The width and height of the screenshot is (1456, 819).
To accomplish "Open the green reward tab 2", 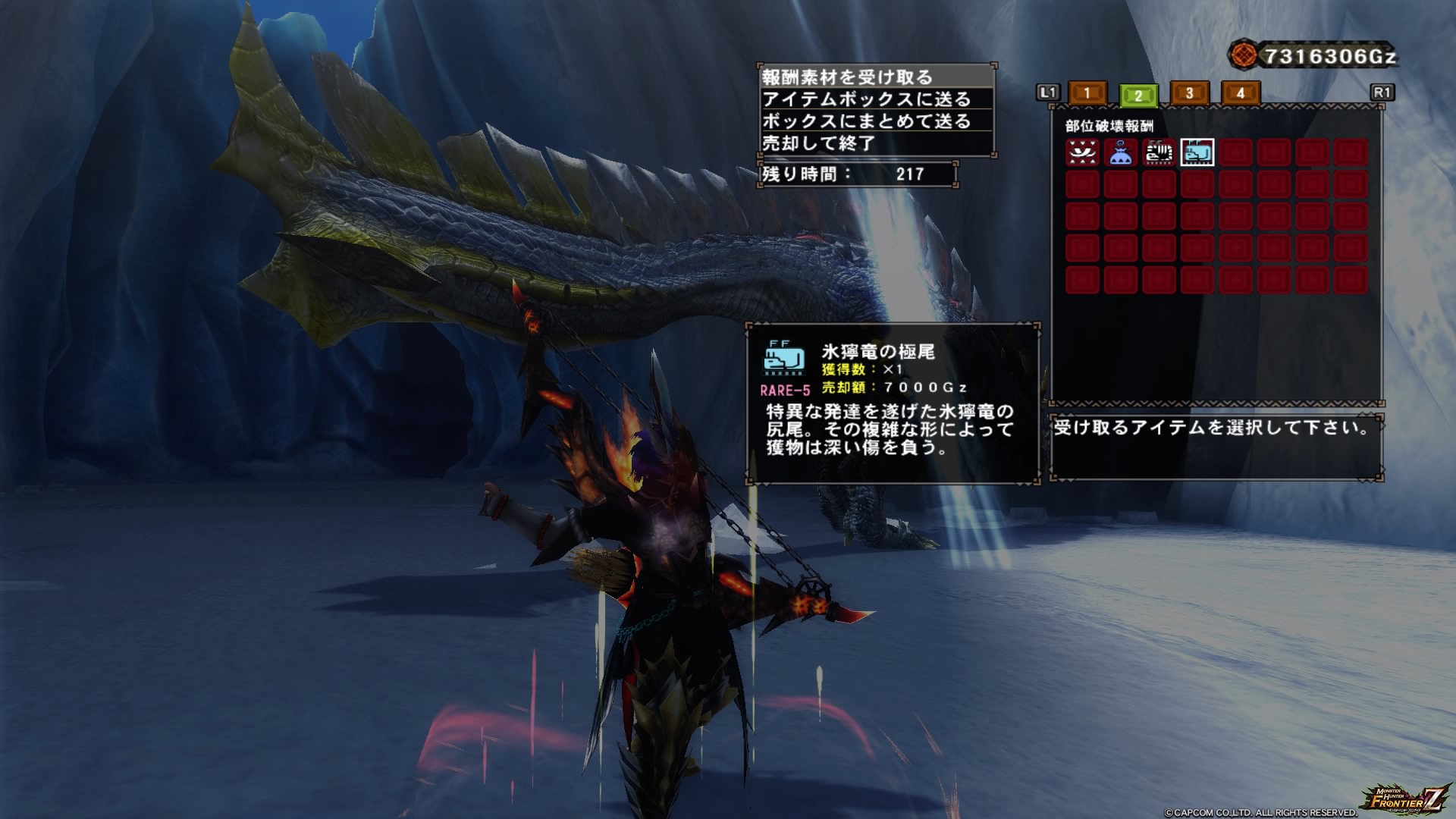I will (x=1138, y=96).
